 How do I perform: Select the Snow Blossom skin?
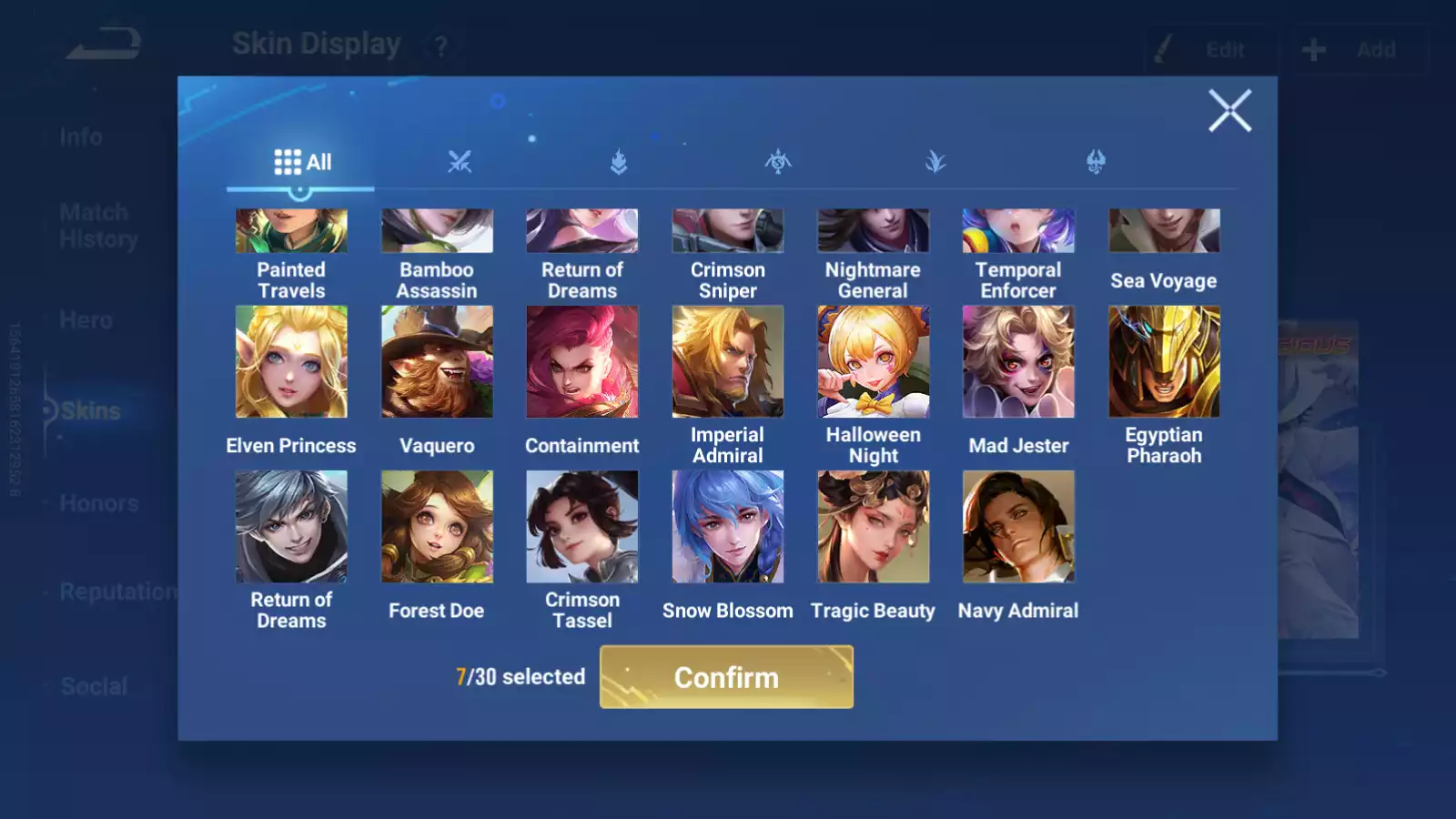click(727, 527)
